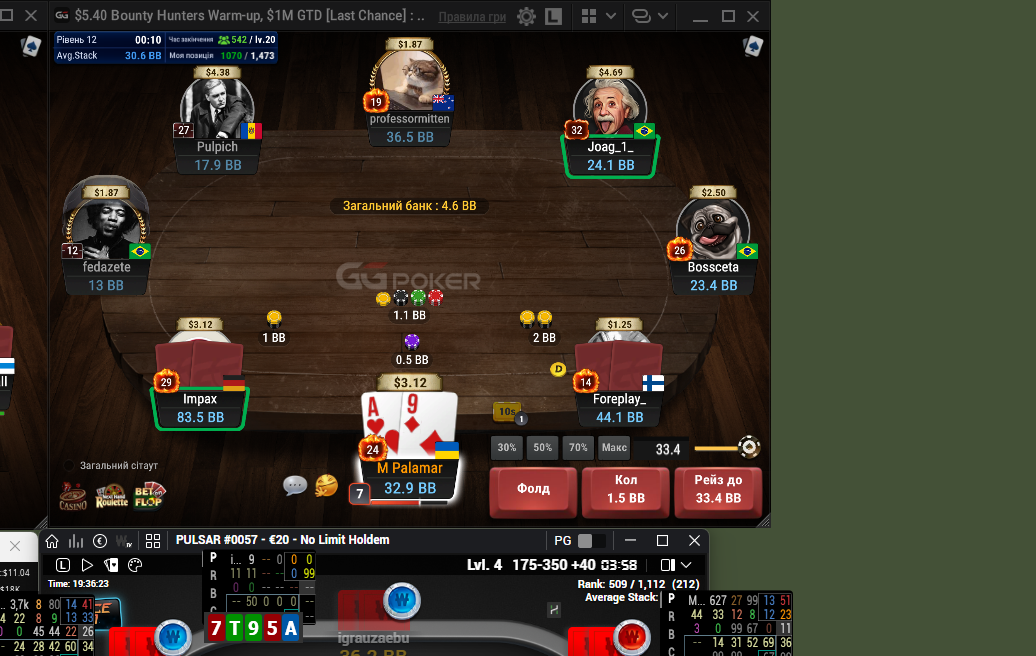Choose the Макс bet preset
Screen dimensions: 1036x656
coord(614,448)
